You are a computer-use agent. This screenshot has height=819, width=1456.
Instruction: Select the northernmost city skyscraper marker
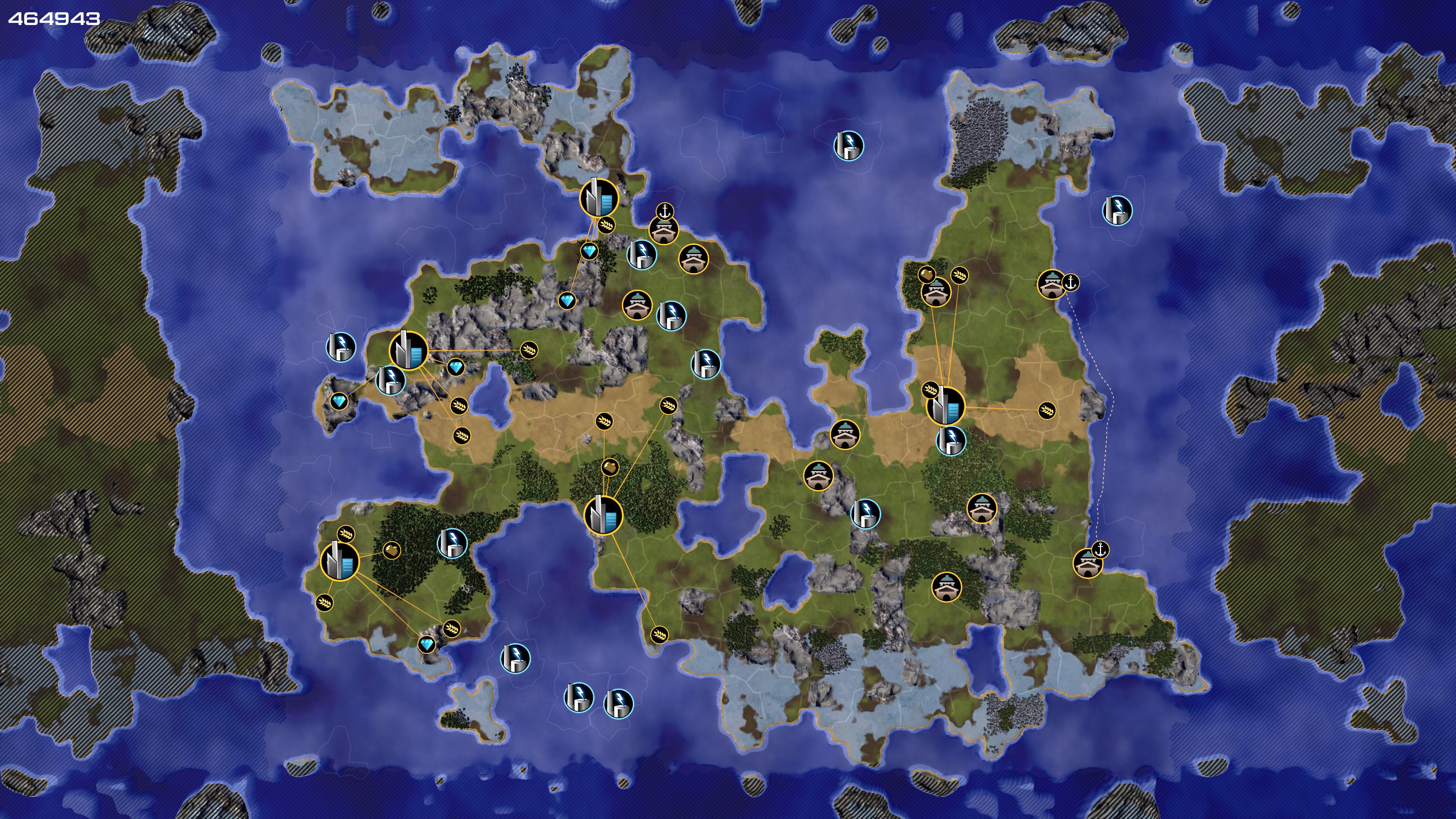[x=599, y=198]
